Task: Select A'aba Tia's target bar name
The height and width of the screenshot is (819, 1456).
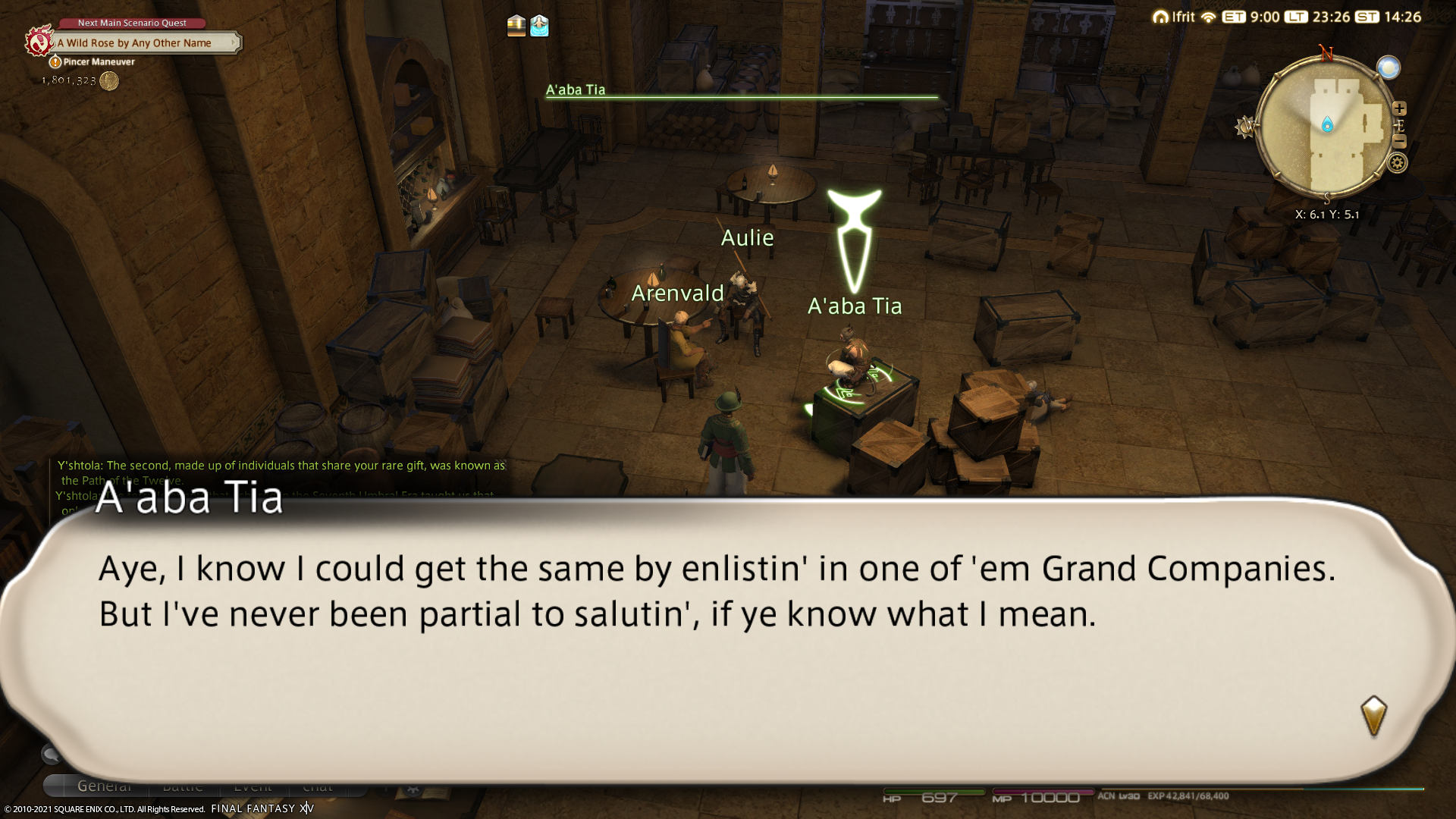Action: pos(576,89)
